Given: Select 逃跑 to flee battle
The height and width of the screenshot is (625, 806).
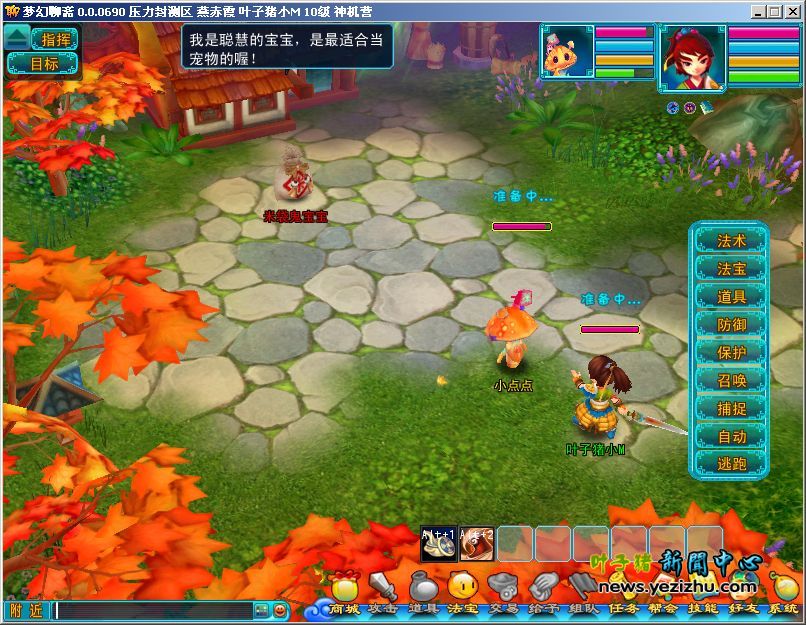Looking at the screenshot, I should [731, 465].
